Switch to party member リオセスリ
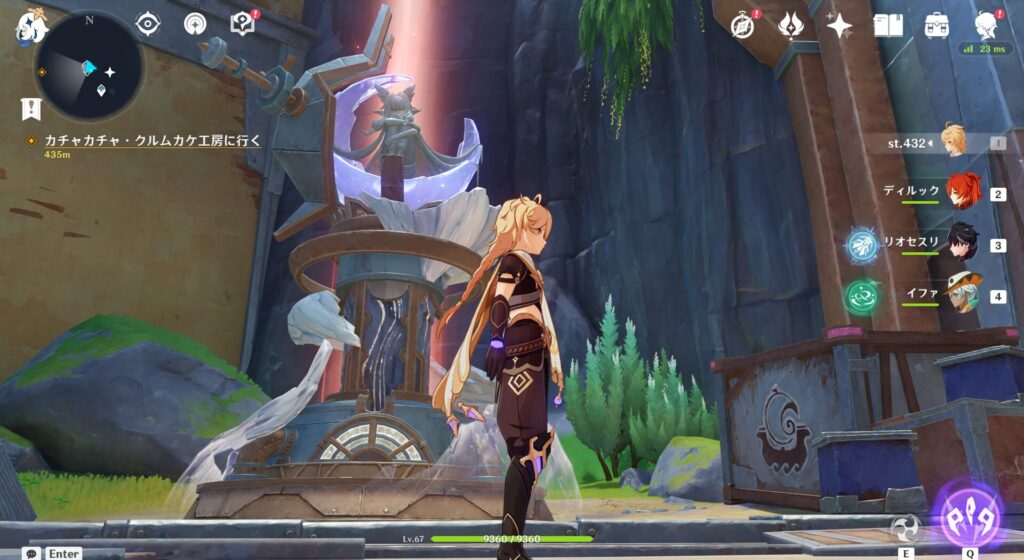Image resolution: width=1024 pixels, height=560 pixels. 962,243
